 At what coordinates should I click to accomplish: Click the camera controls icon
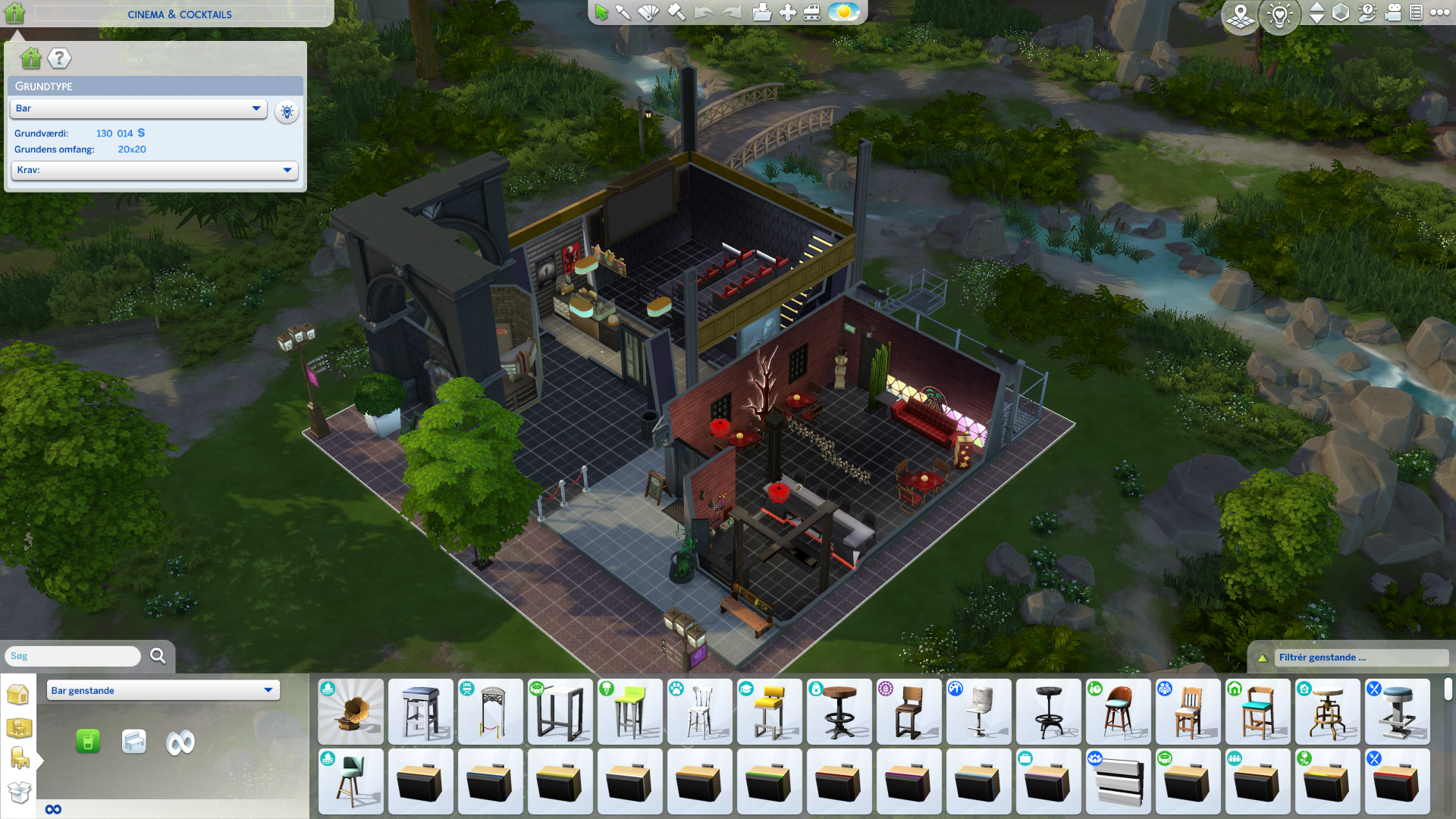1392,13
